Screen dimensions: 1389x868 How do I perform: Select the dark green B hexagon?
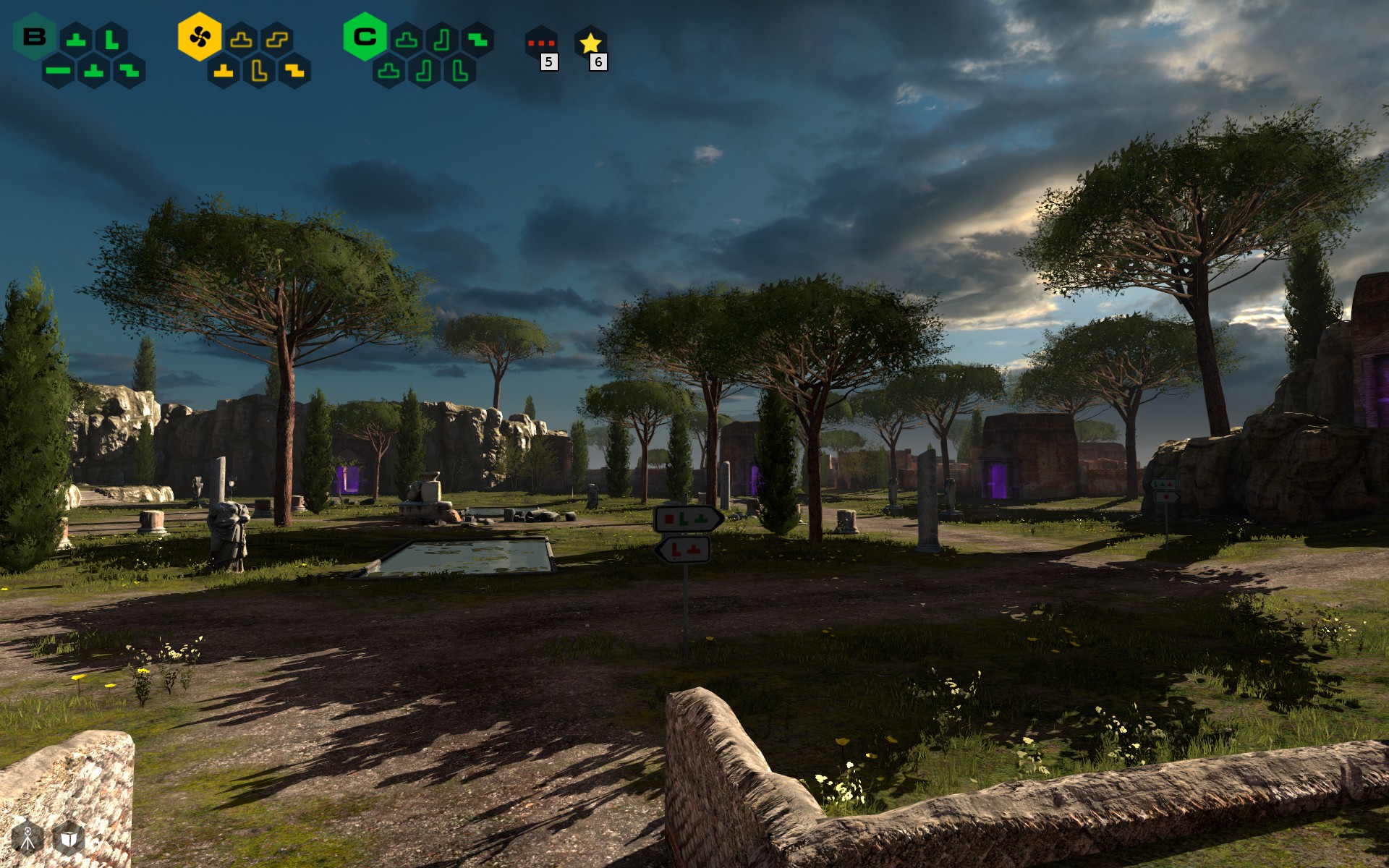tap(34, 37)
